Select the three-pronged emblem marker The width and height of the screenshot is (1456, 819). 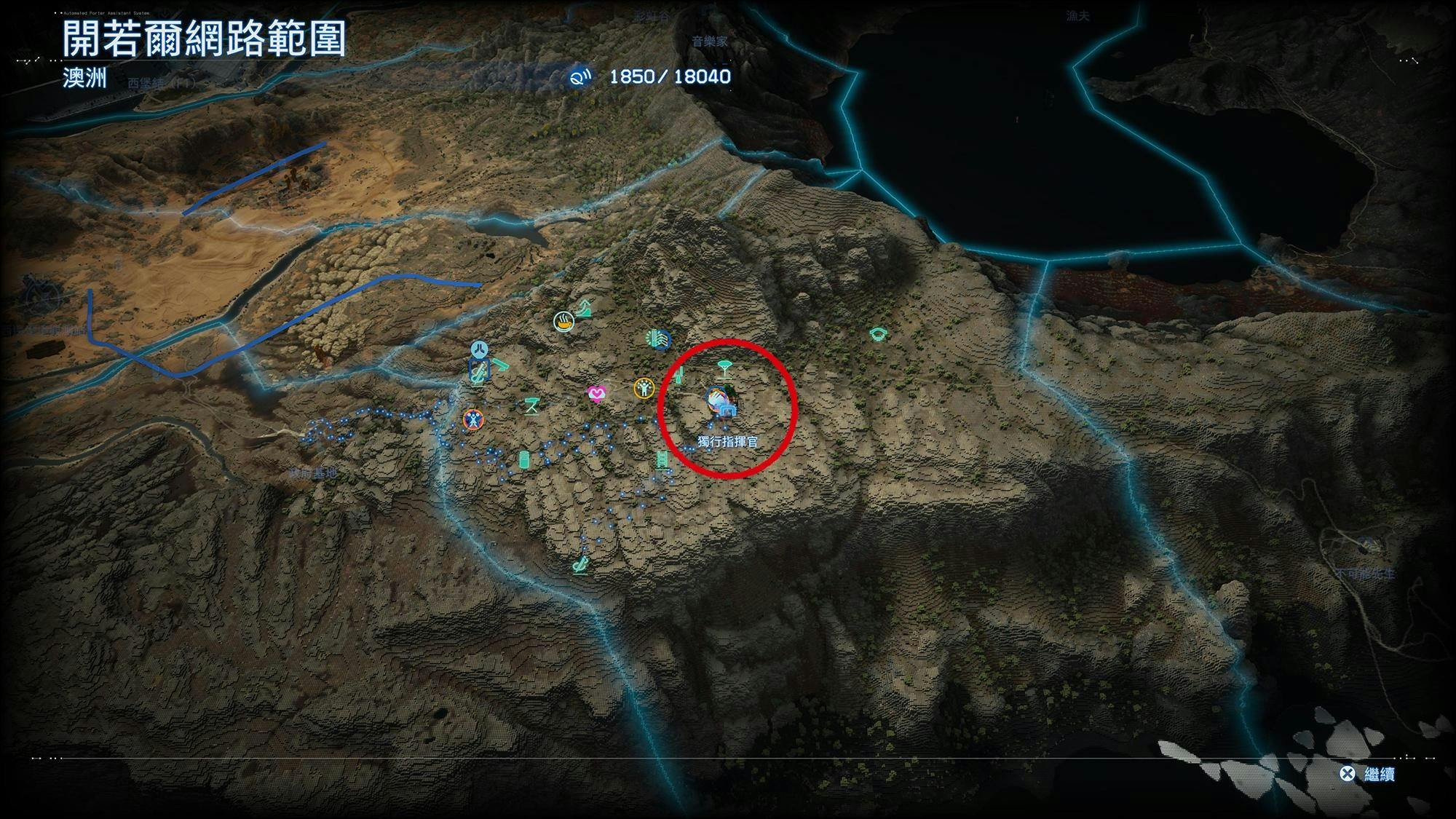[478, 349]
